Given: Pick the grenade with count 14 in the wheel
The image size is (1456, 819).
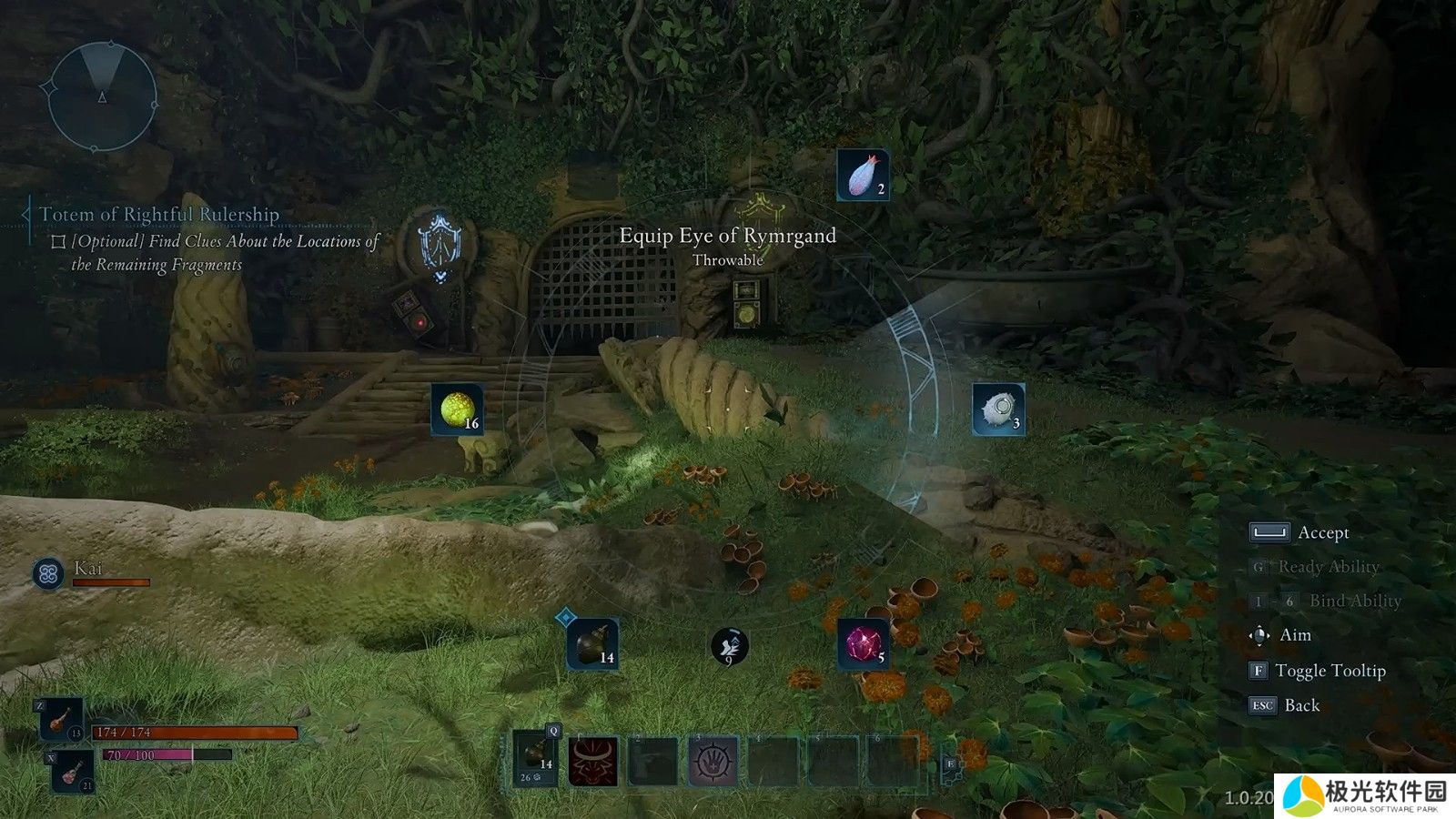Looking at the screenshot, I should pyautogui.click(x=592, y=644).
